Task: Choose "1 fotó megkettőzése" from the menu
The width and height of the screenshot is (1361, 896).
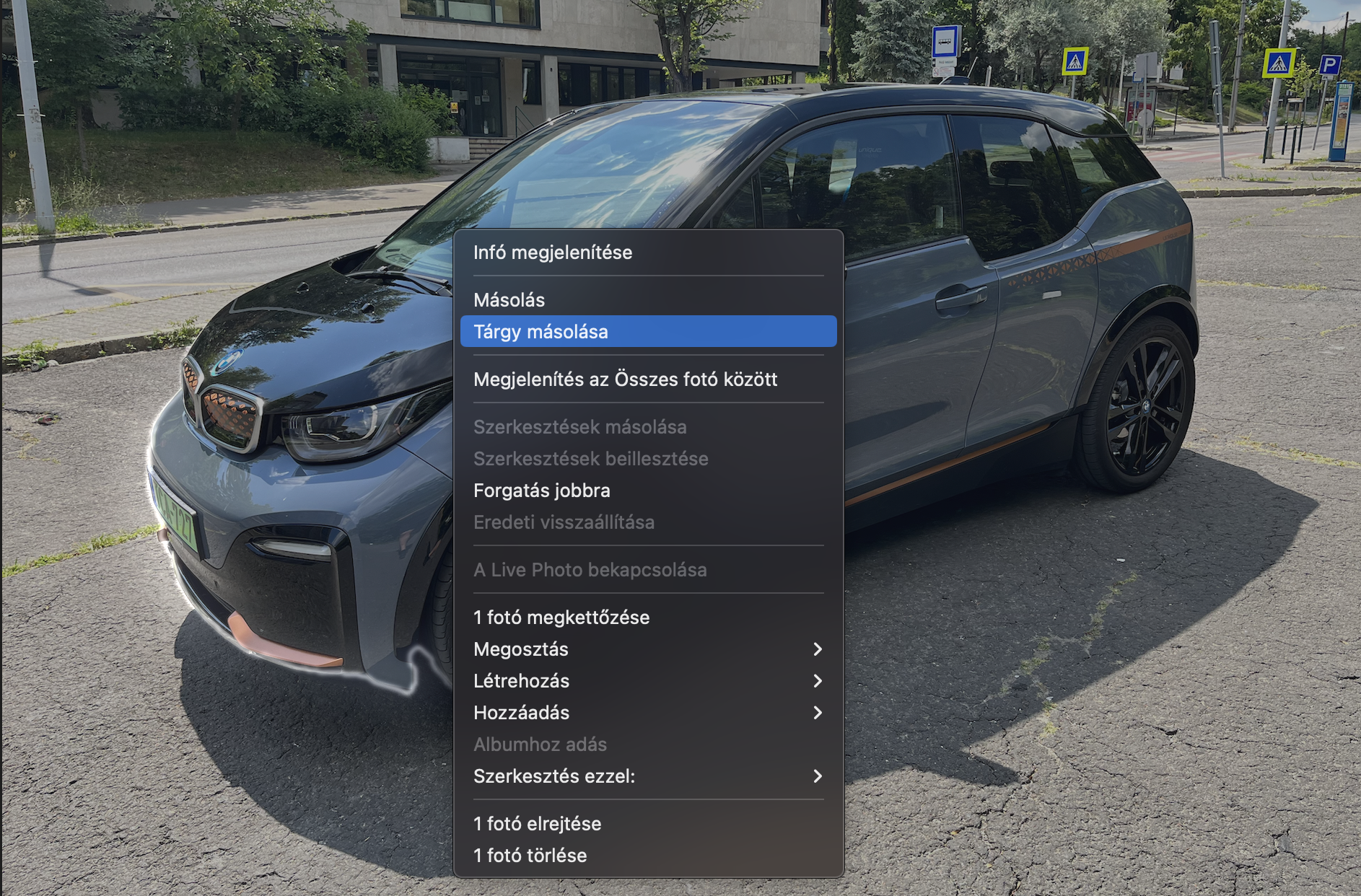Action: [561, 618]
